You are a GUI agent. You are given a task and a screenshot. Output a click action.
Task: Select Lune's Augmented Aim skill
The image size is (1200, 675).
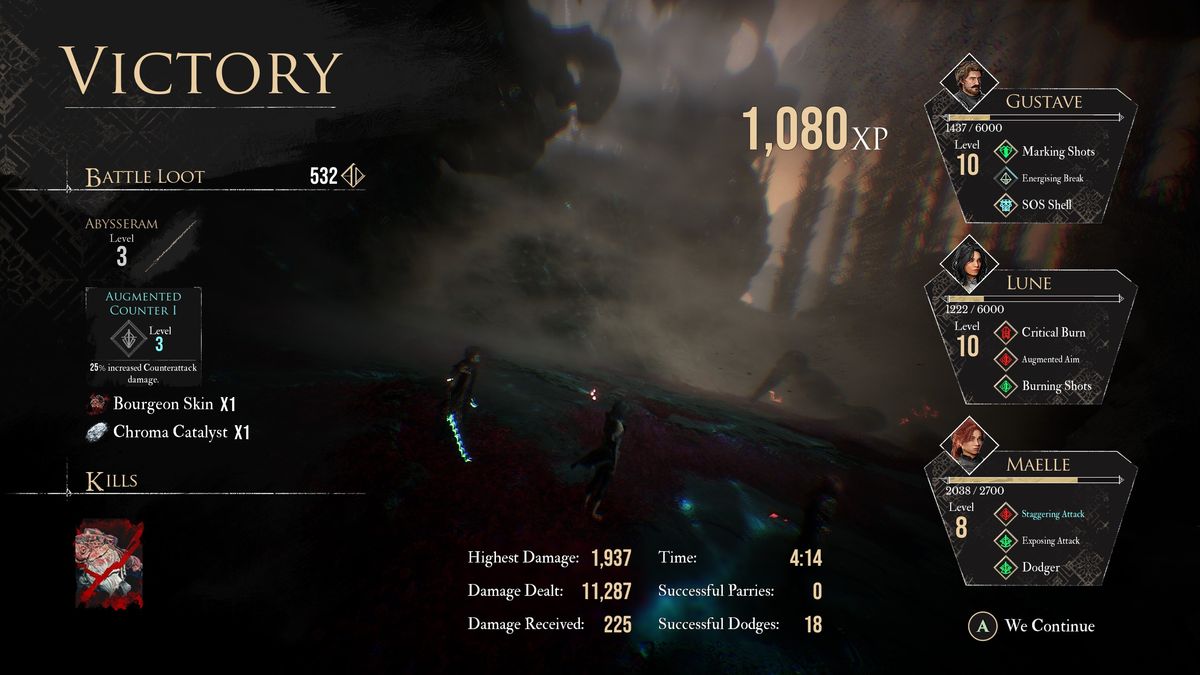(1050, 359)
